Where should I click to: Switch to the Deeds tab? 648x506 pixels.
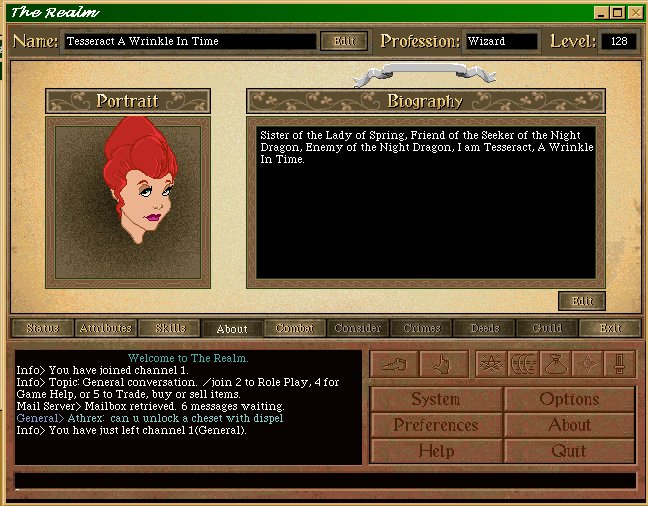tap(484, 328)
